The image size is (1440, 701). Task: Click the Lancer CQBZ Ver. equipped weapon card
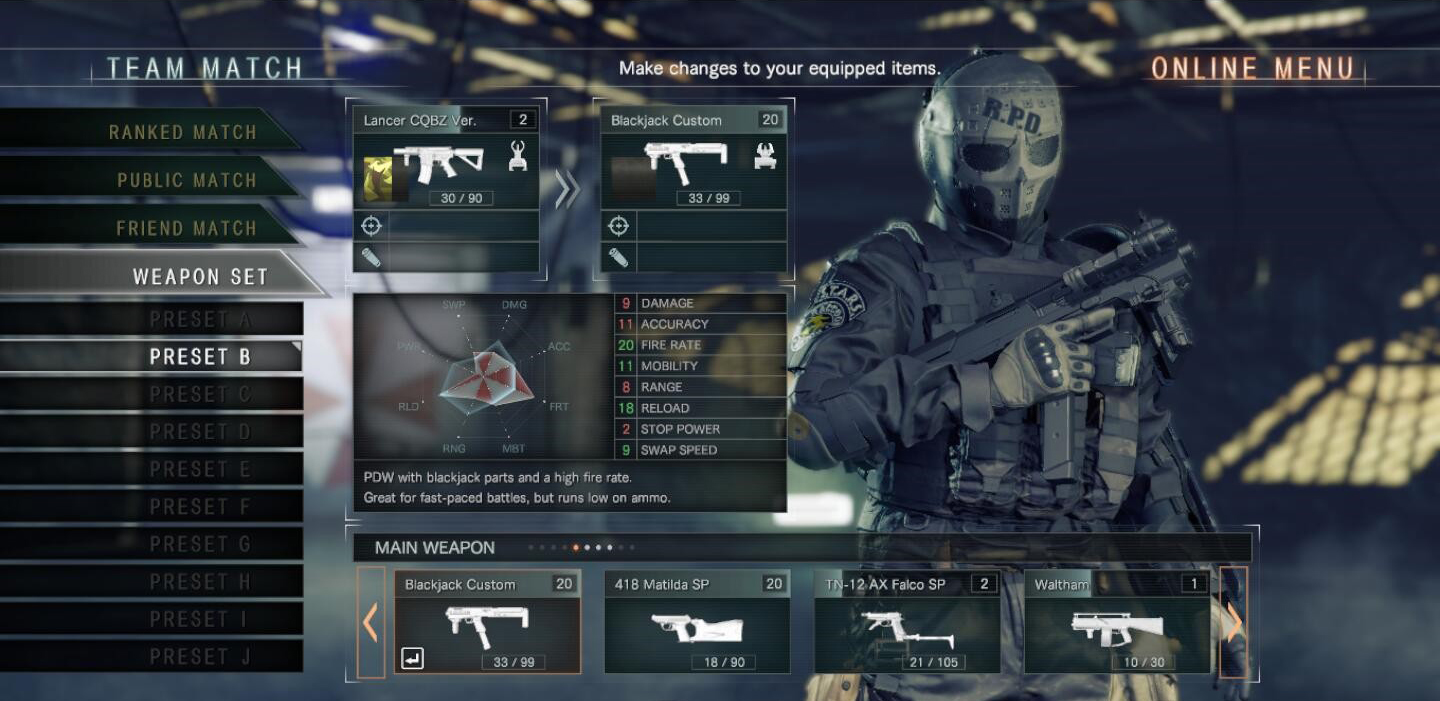[446, 158]
